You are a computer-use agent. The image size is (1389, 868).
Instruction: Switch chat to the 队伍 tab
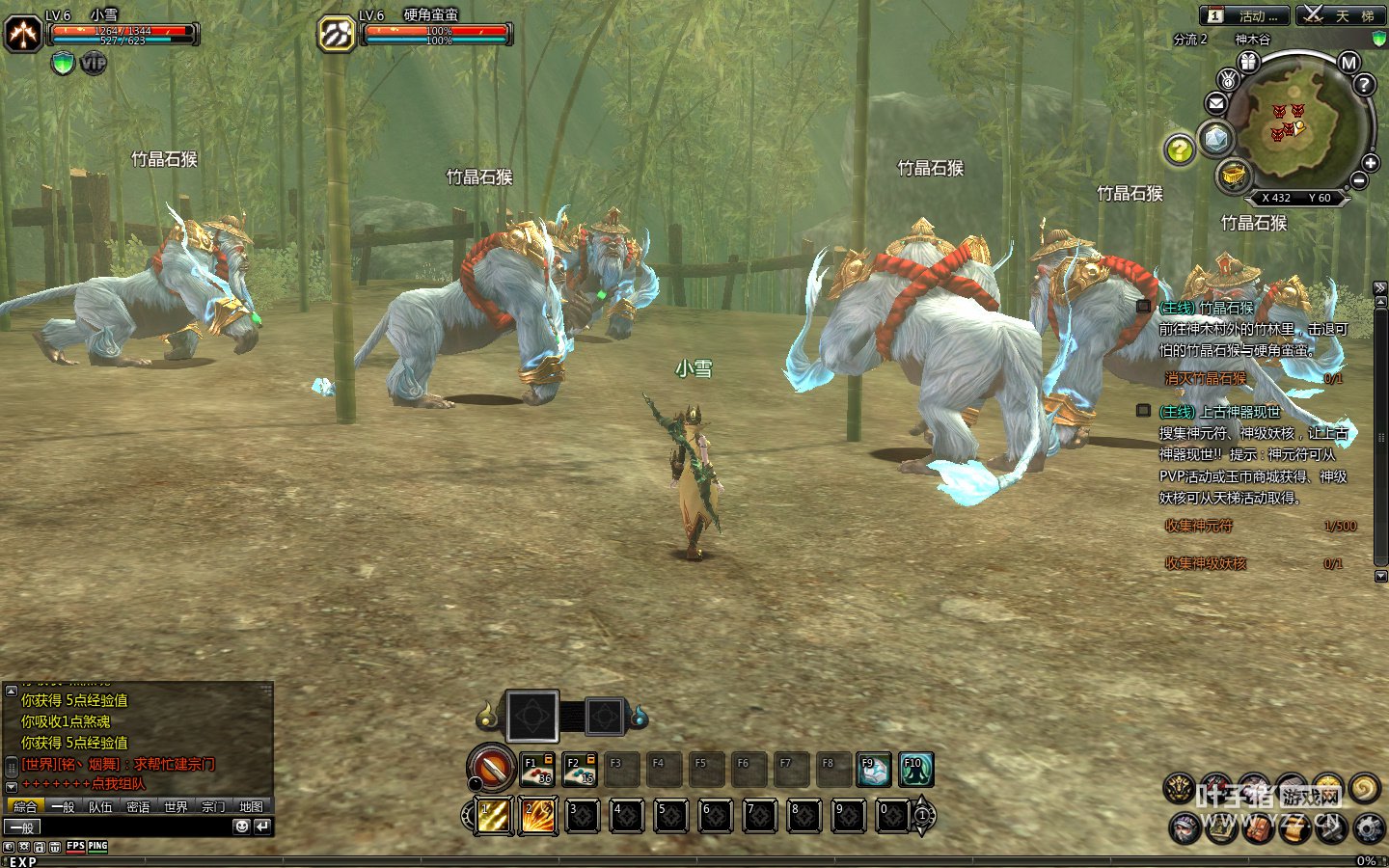click(x=100, y=806)
